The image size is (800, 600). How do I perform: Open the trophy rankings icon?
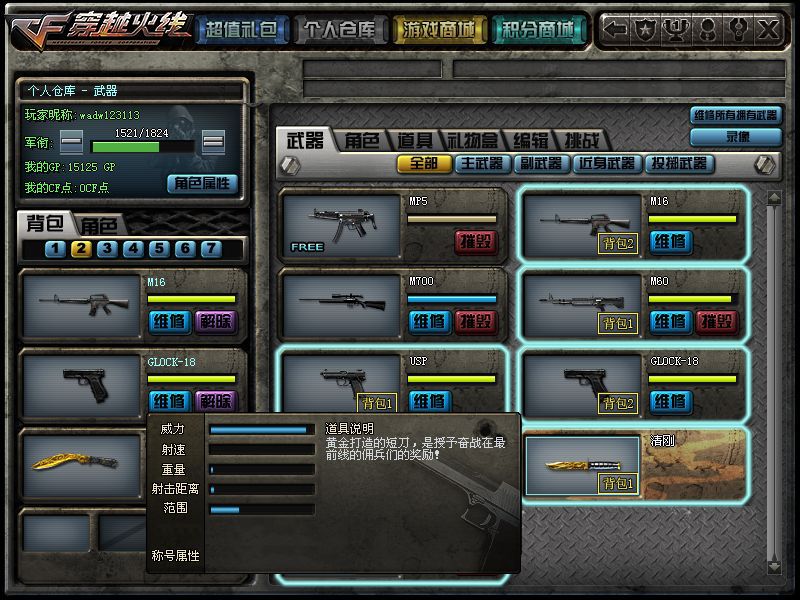pyautogui.click(x=677, y=29)
